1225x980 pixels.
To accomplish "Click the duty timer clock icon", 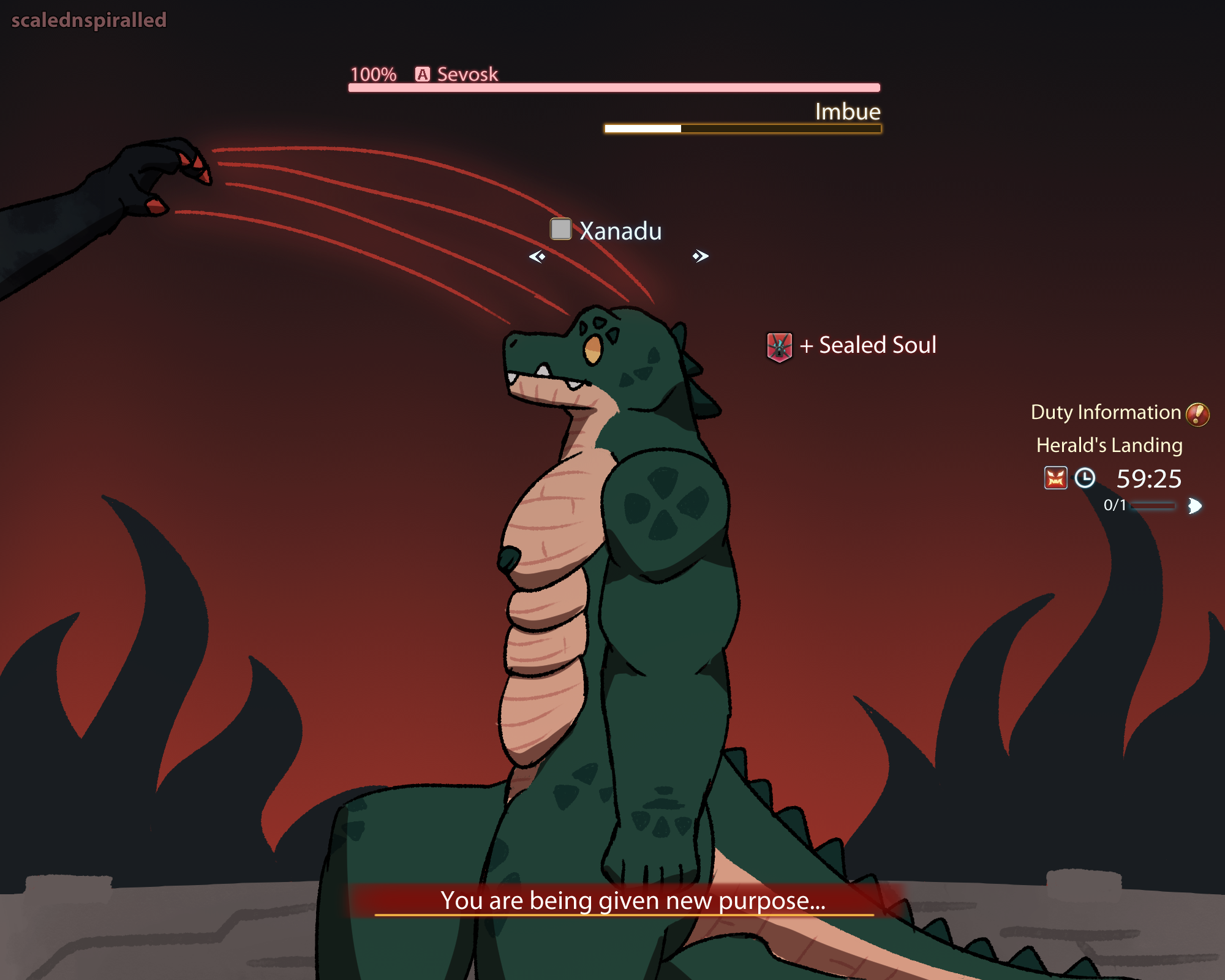I will 1085,478.
